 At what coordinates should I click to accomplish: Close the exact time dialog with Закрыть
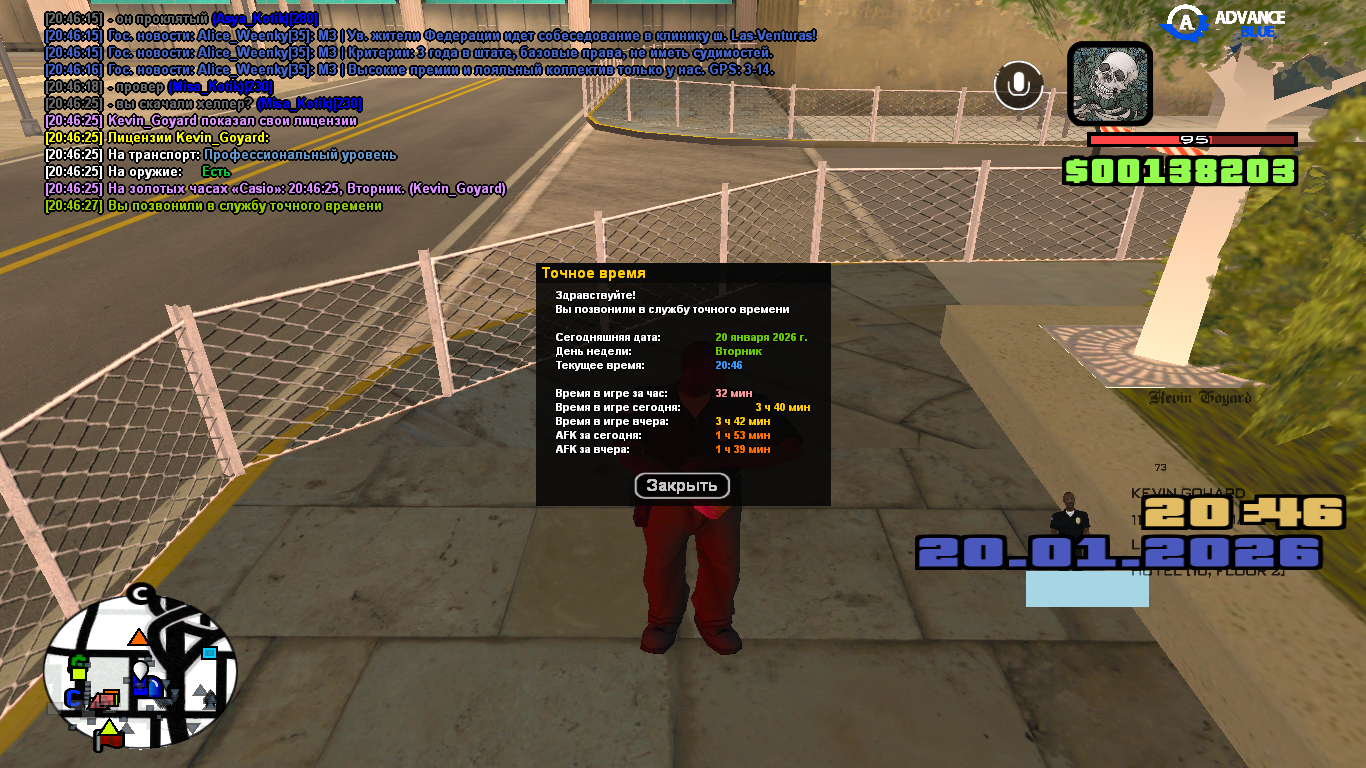(x=682, y=486)
